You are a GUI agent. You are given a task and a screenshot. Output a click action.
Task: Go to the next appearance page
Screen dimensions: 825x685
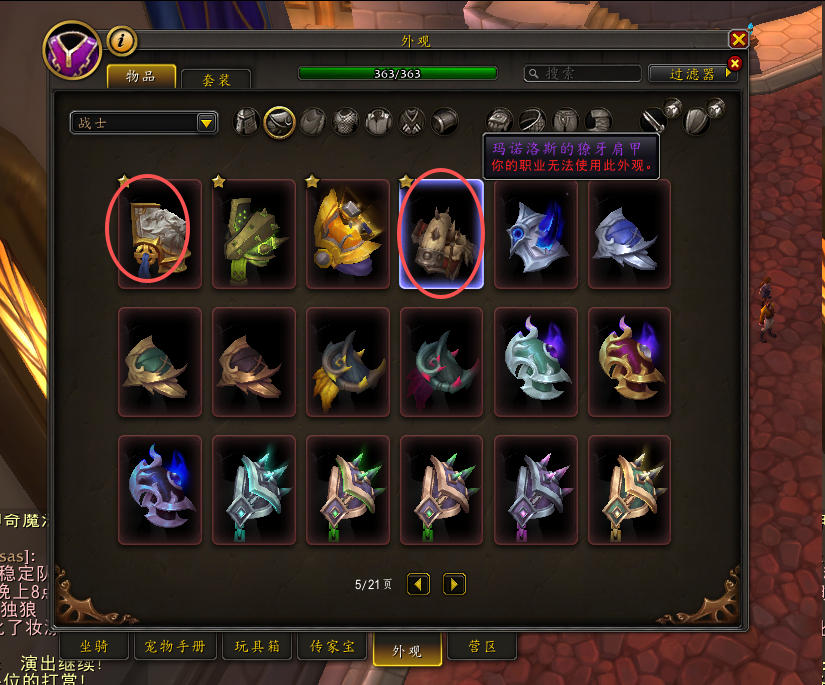[x=454, y=584]
